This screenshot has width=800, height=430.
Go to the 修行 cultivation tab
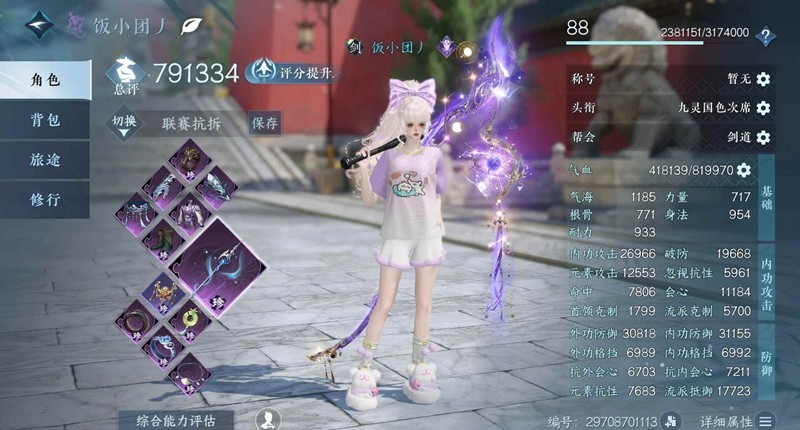tap(44, 198)
